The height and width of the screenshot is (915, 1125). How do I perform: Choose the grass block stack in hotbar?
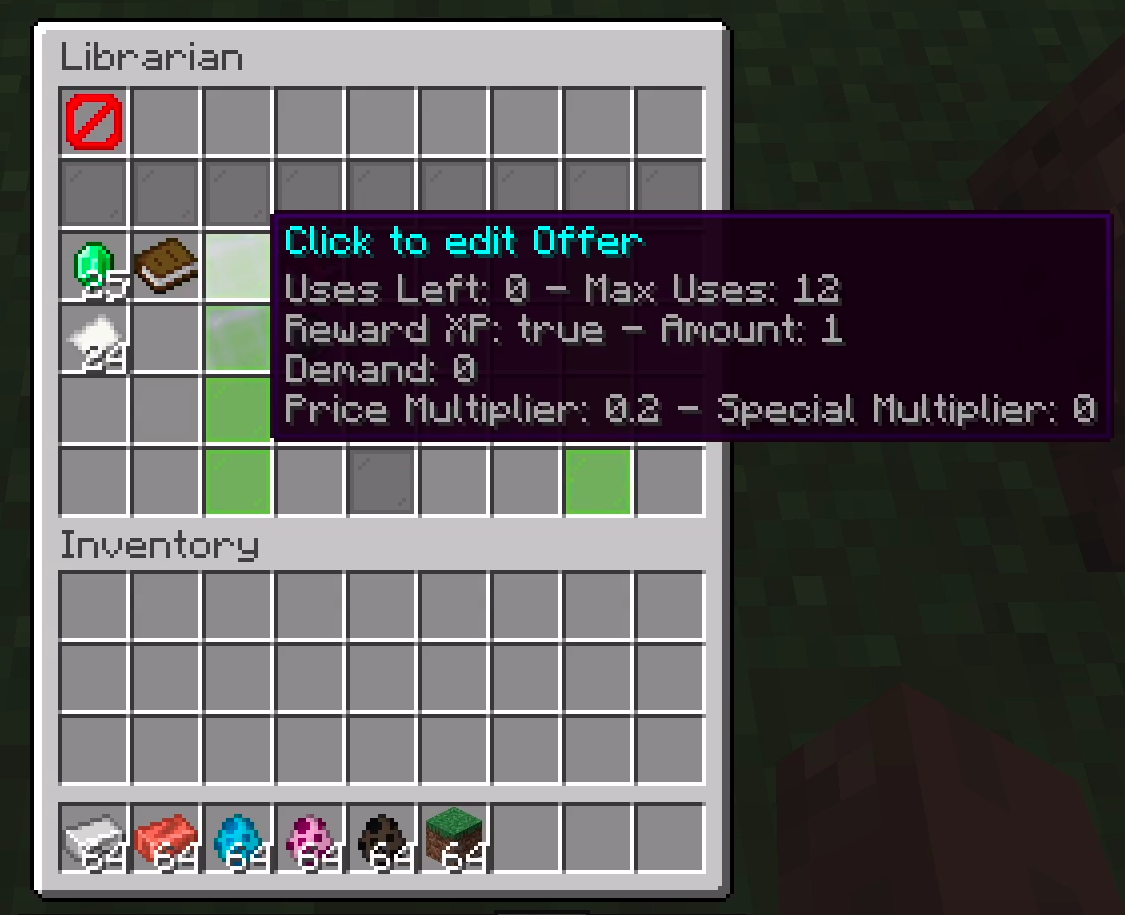click(x=454, y=837)
